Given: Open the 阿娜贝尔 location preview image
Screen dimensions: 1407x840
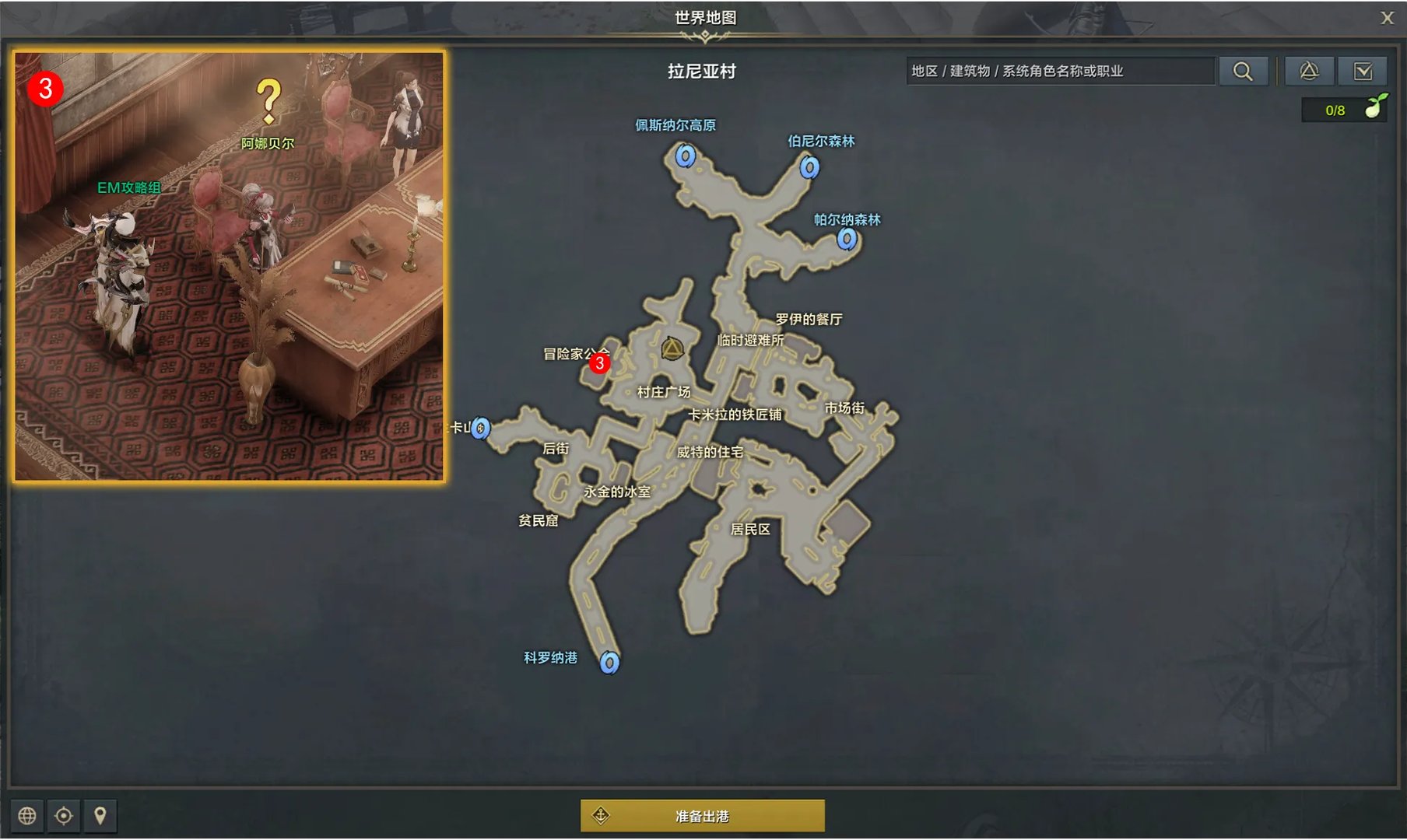Looking at the screenshot, I should [x=230, y=267].
